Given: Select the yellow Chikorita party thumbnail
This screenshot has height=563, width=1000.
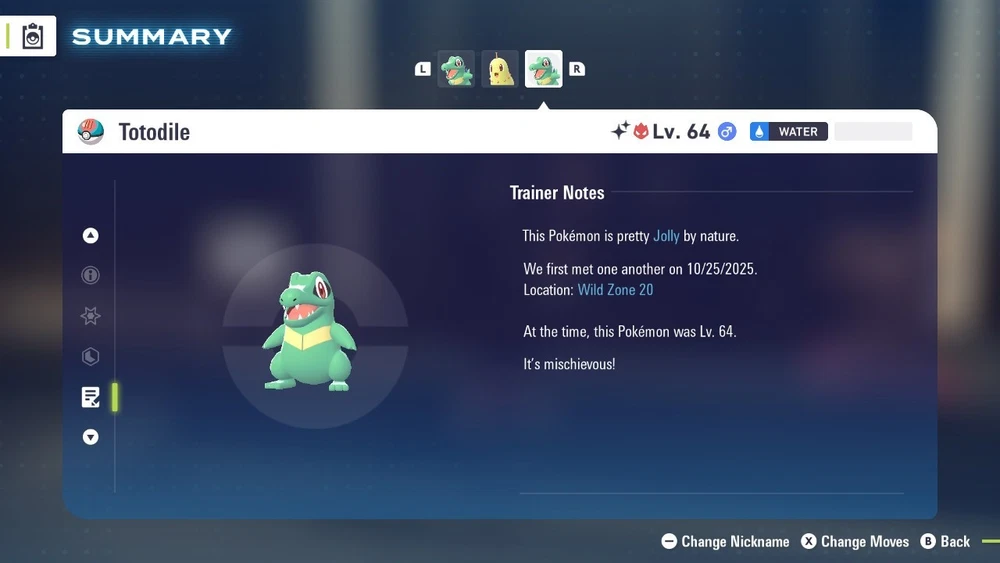Looking at the screenshot, I should click(500, 69).
